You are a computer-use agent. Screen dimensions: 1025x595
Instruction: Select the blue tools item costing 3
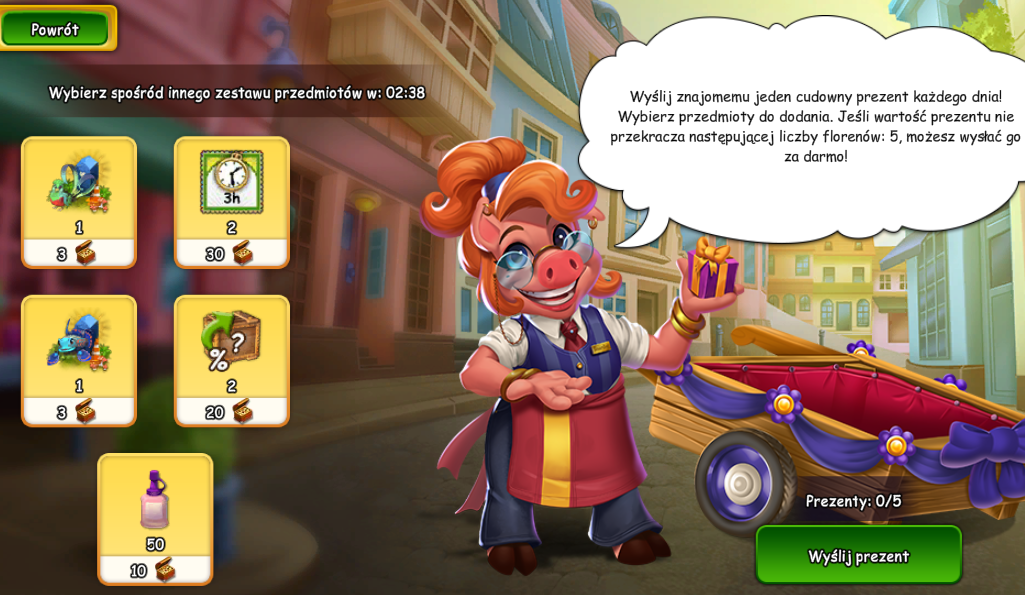coord(79,360)
